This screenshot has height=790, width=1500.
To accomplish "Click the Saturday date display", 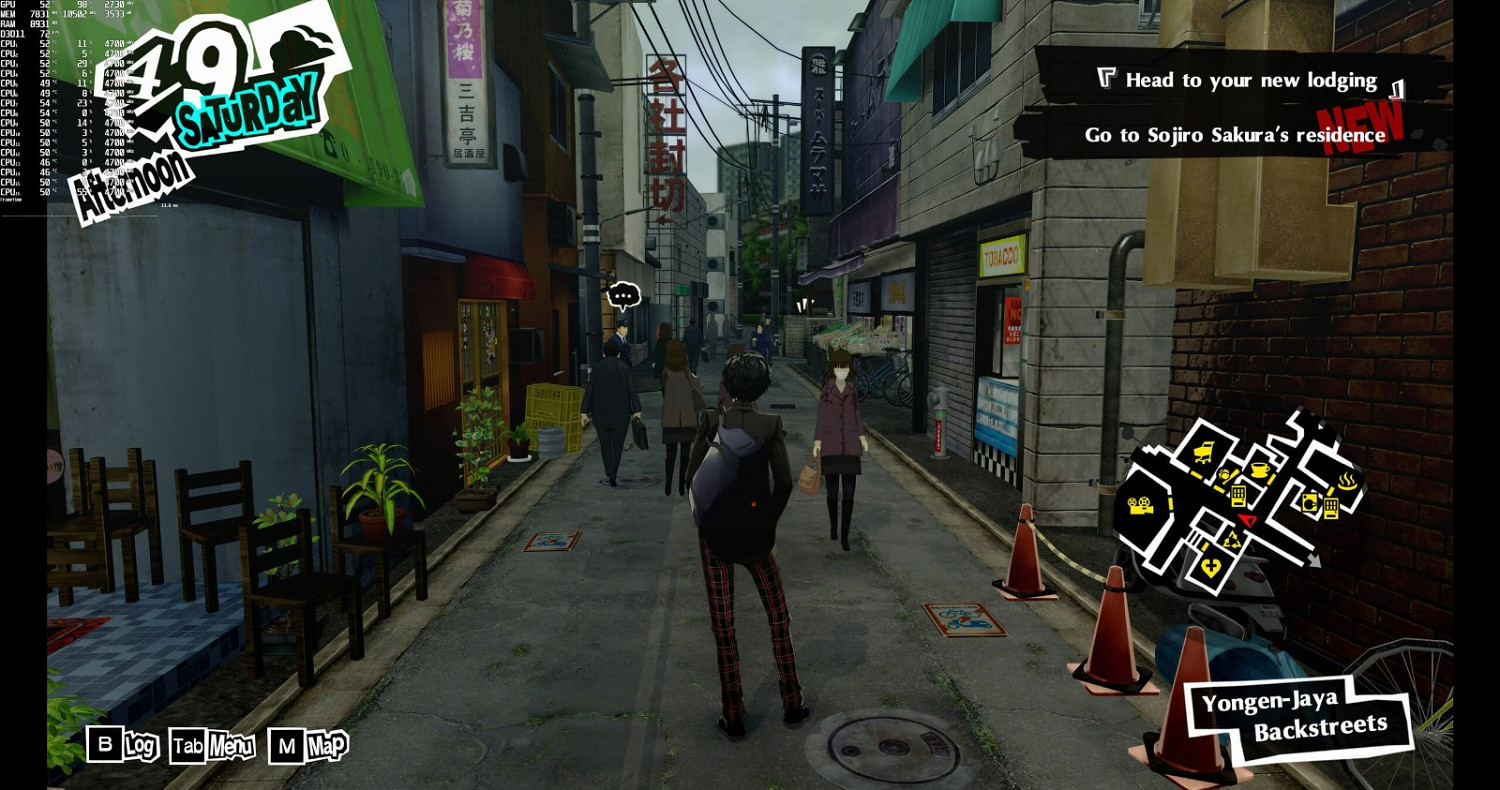I will [248, 108].
